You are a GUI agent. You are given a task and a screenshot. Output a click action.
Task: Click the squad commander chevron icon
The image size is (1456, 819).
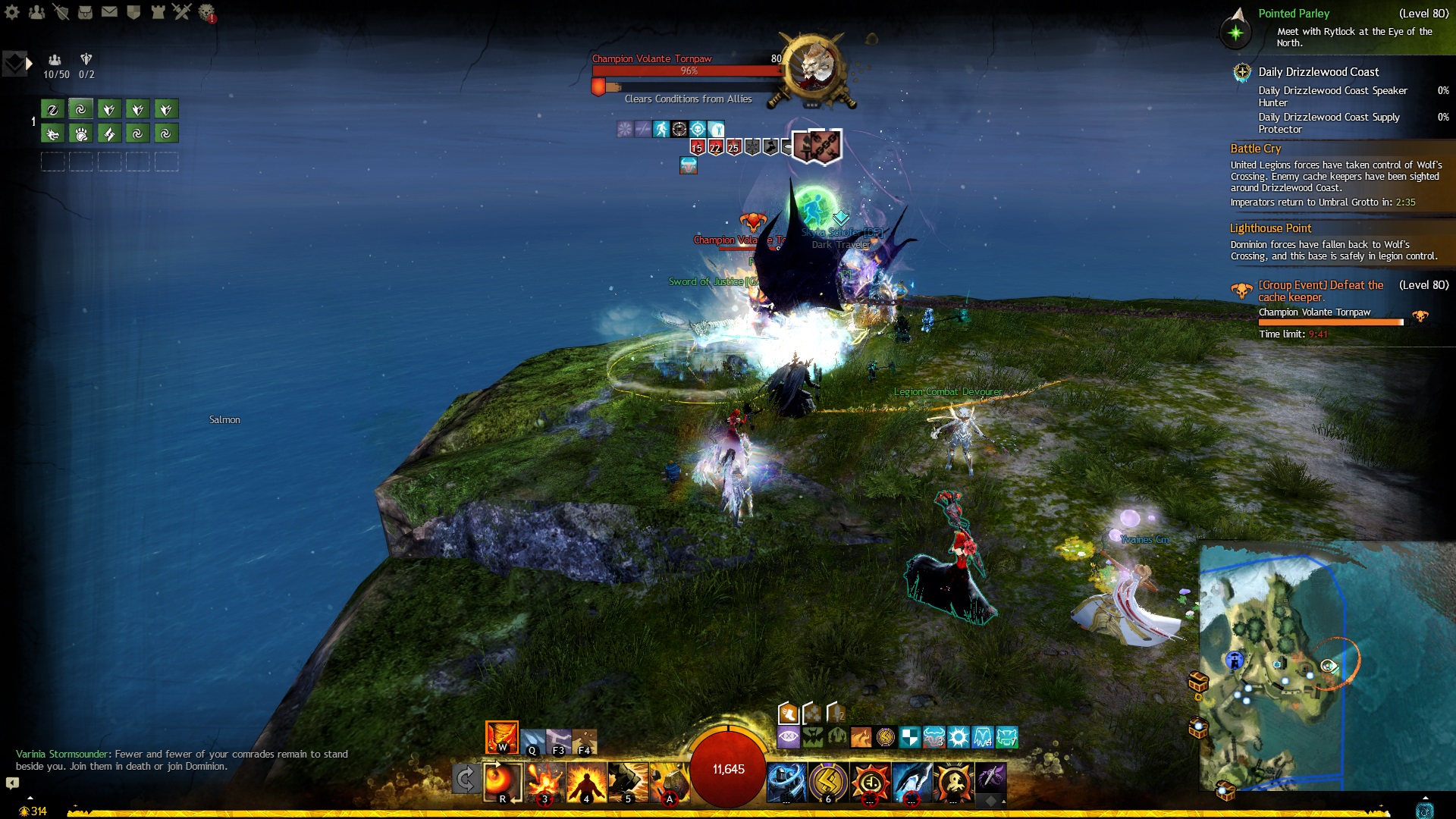click(14, 64)
